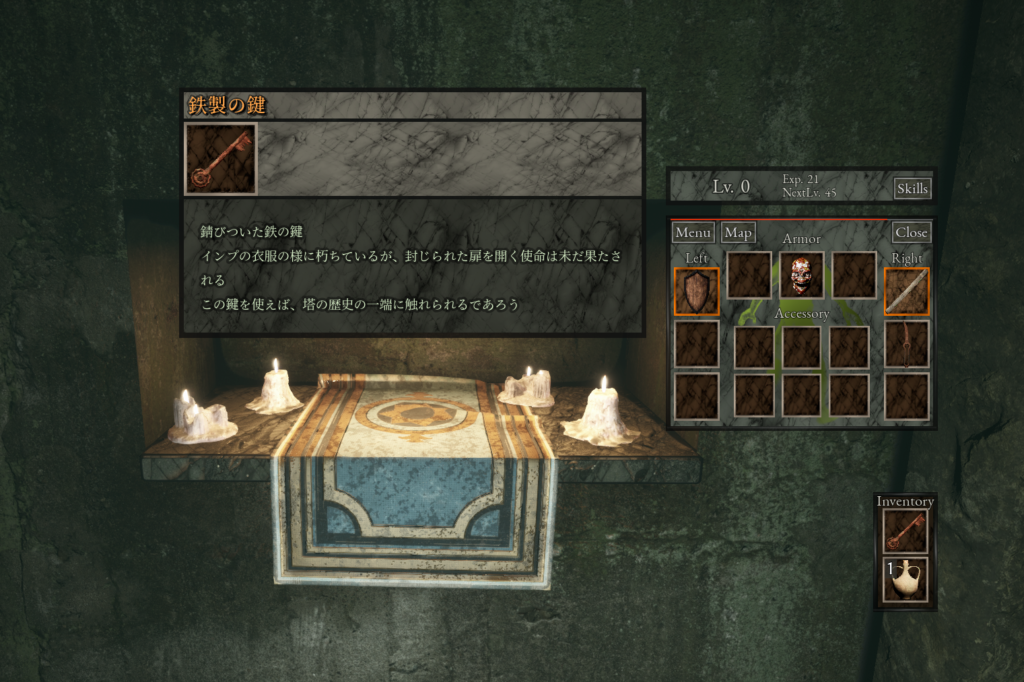Show the Map

(x=738, y=233)
